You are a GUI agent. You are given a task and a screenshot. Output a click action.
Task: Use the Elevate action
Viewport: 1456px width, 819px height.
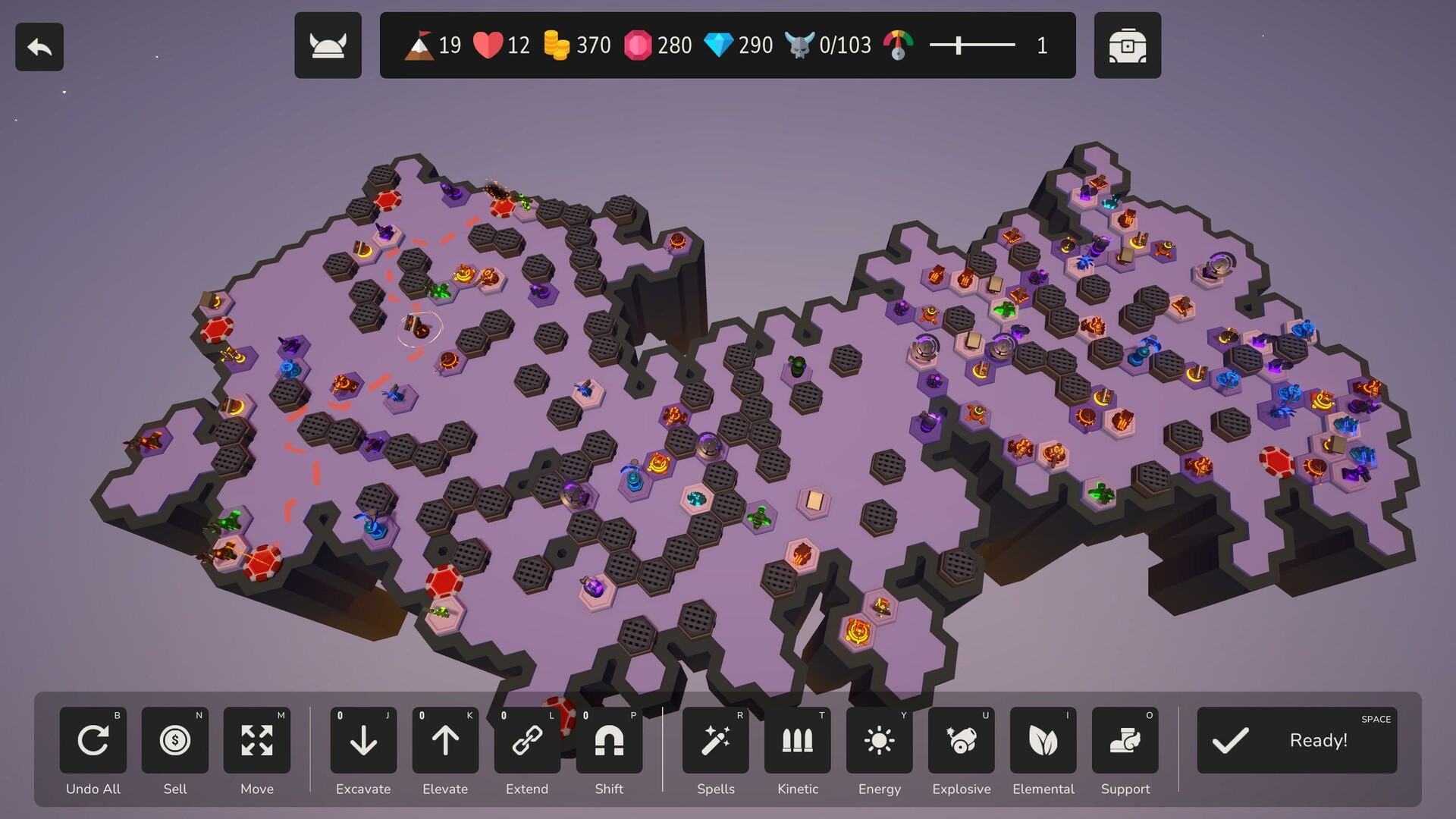point(445,740)
